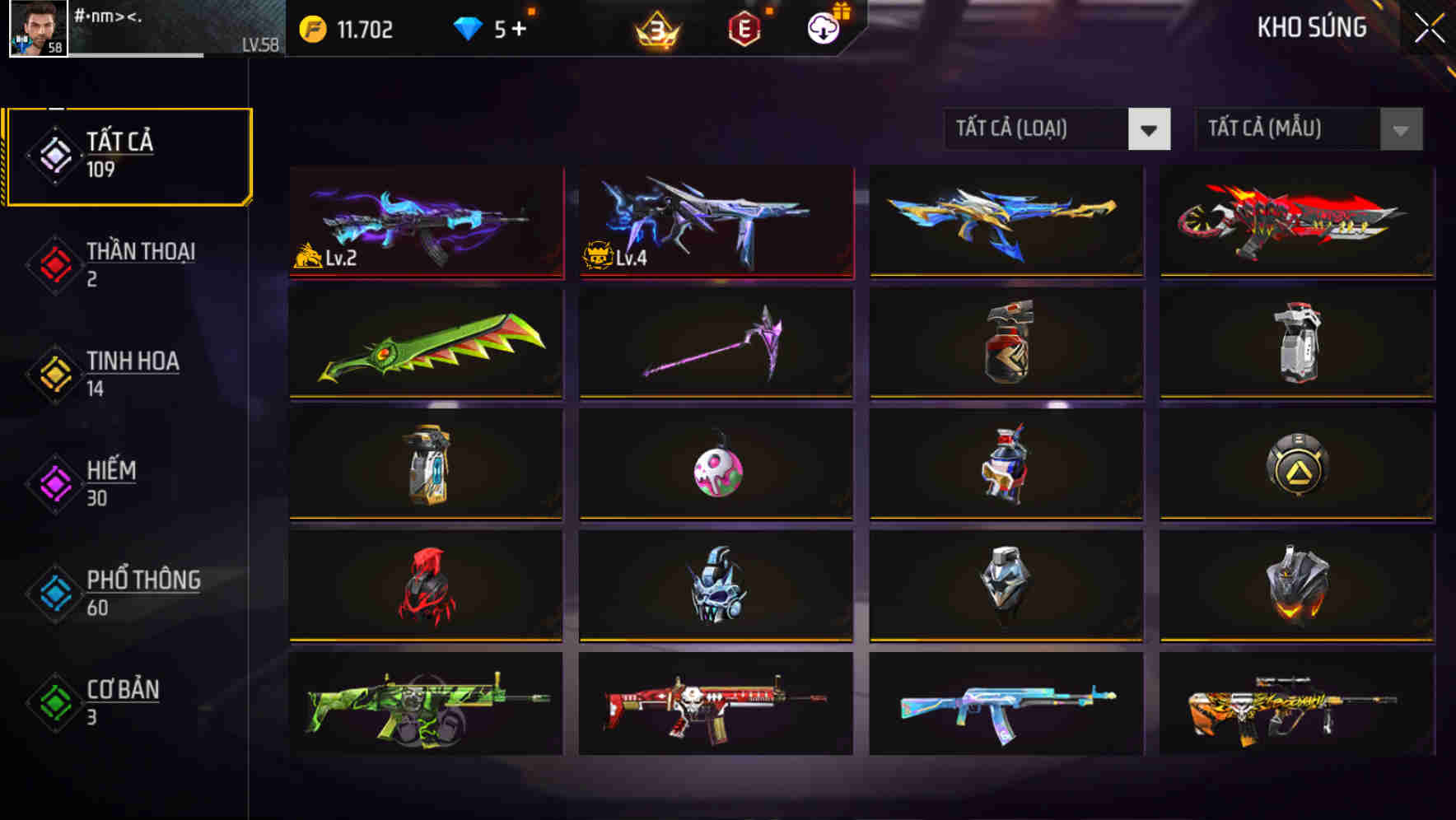Screen dimensions: 1456x820
Task: Open the player avatar profile
Action: point(33,30)
